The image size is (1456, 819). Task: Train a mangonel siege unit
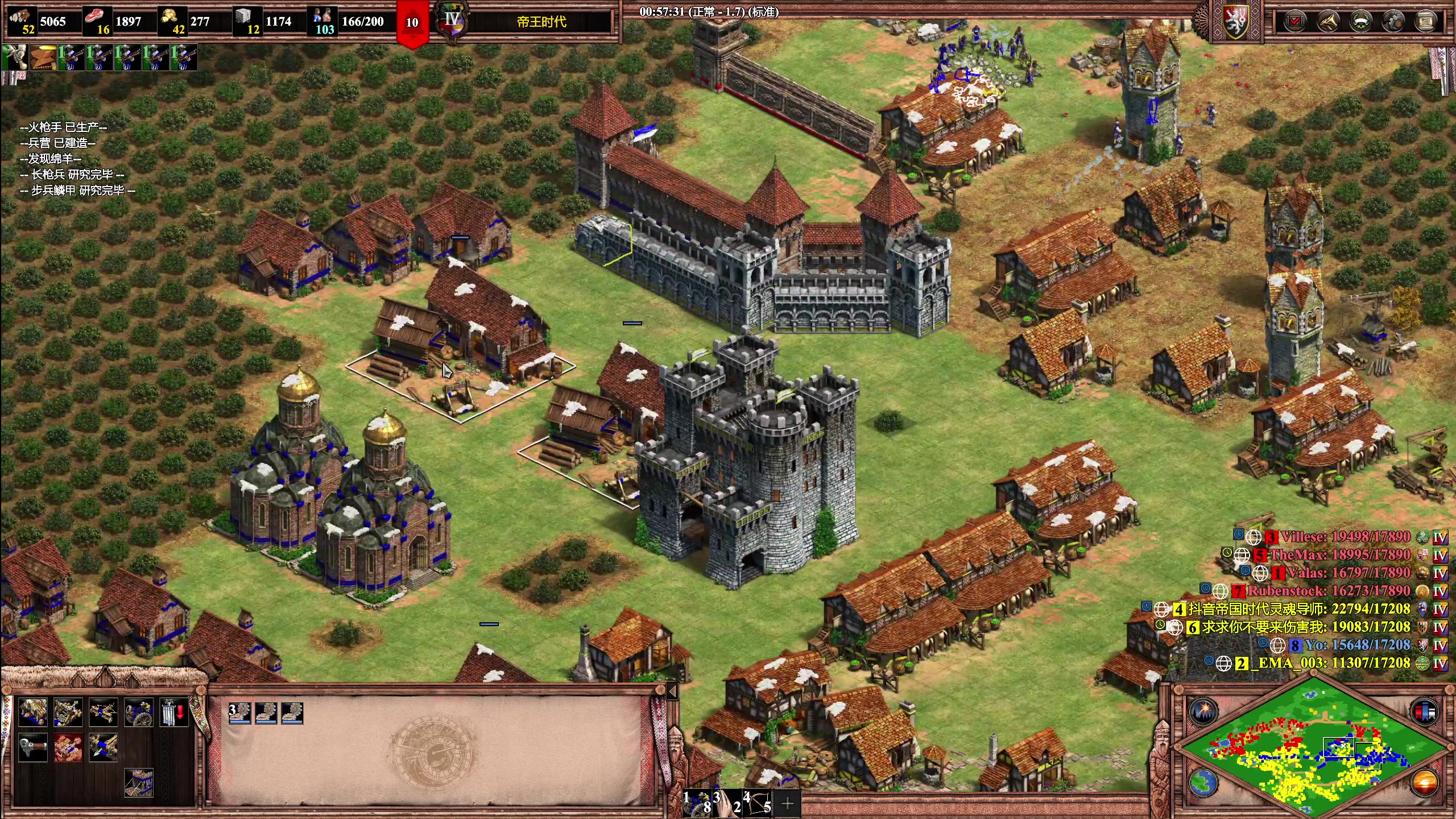coord(68,712)
